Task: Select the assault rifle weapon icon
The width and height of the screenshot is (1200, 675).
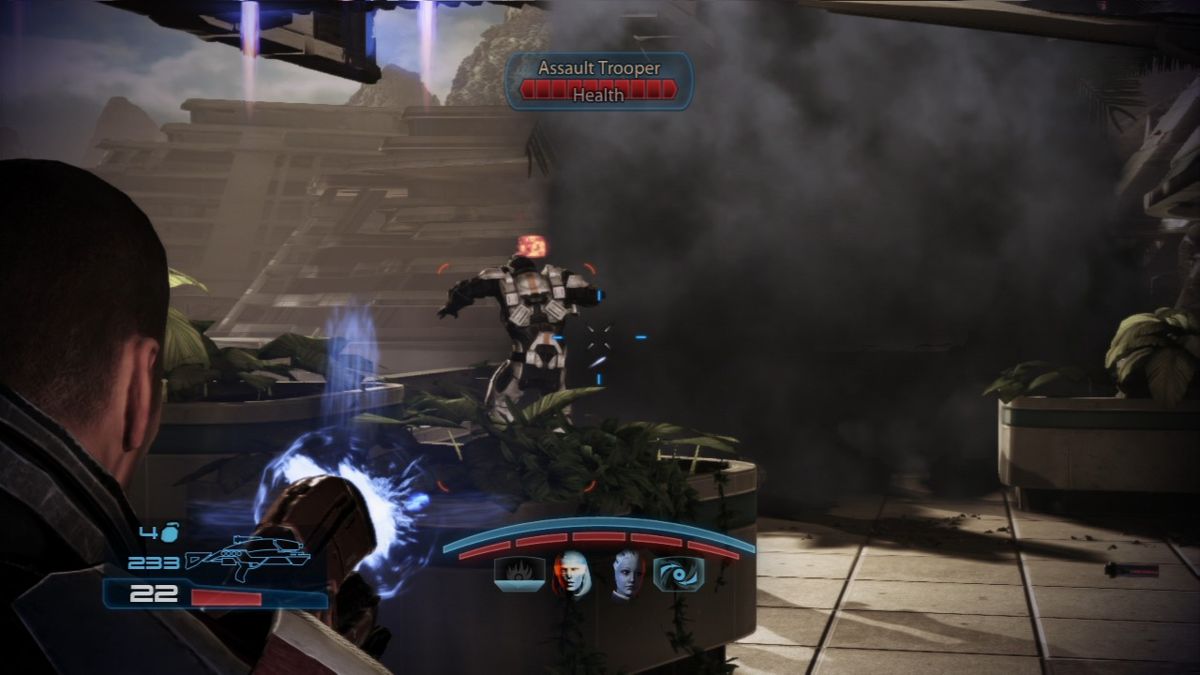Action: point(247,558)
